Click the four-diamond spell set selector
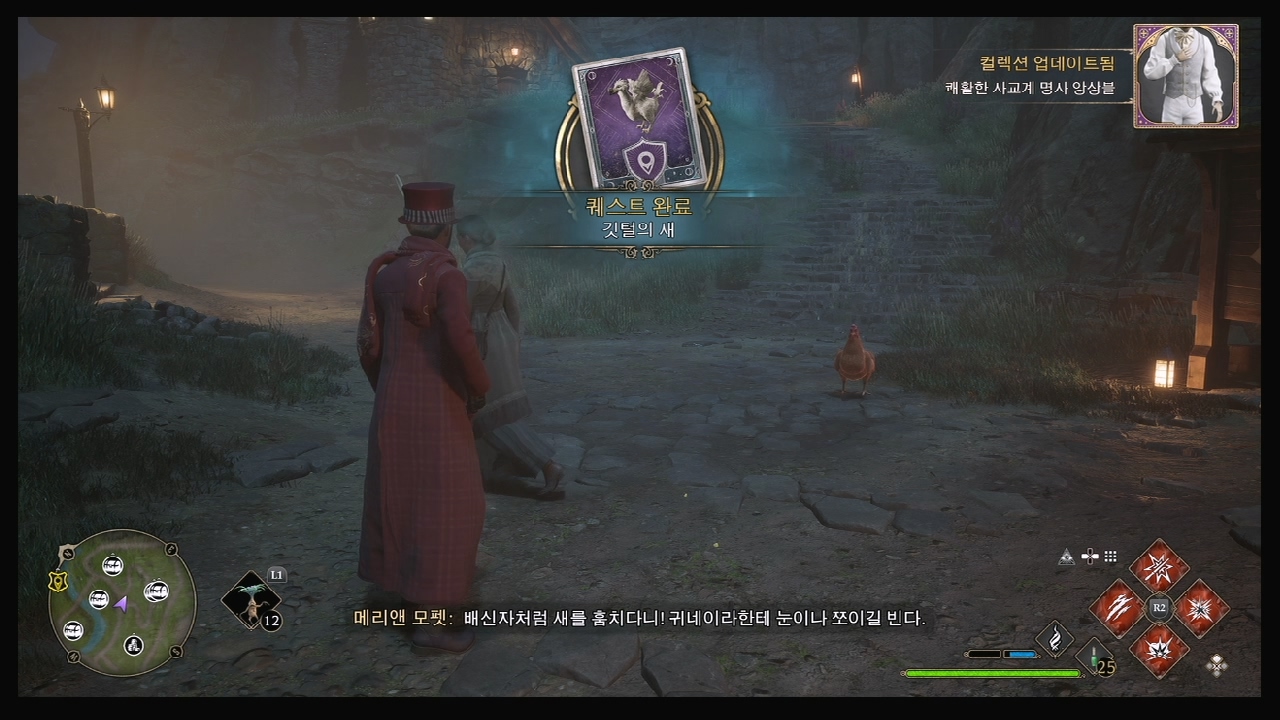 click(x=1217, y=665)
